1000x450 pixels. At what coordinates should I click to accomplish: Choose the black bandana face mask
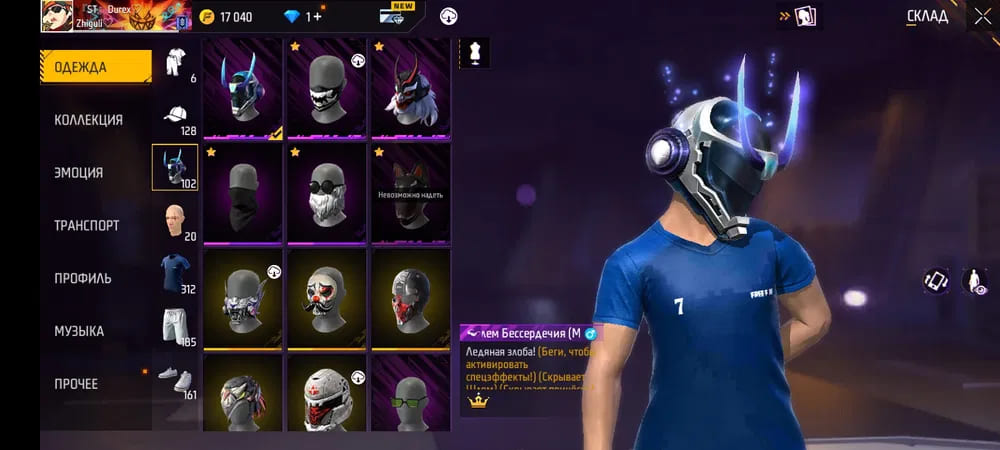click(x=243, y=193)
